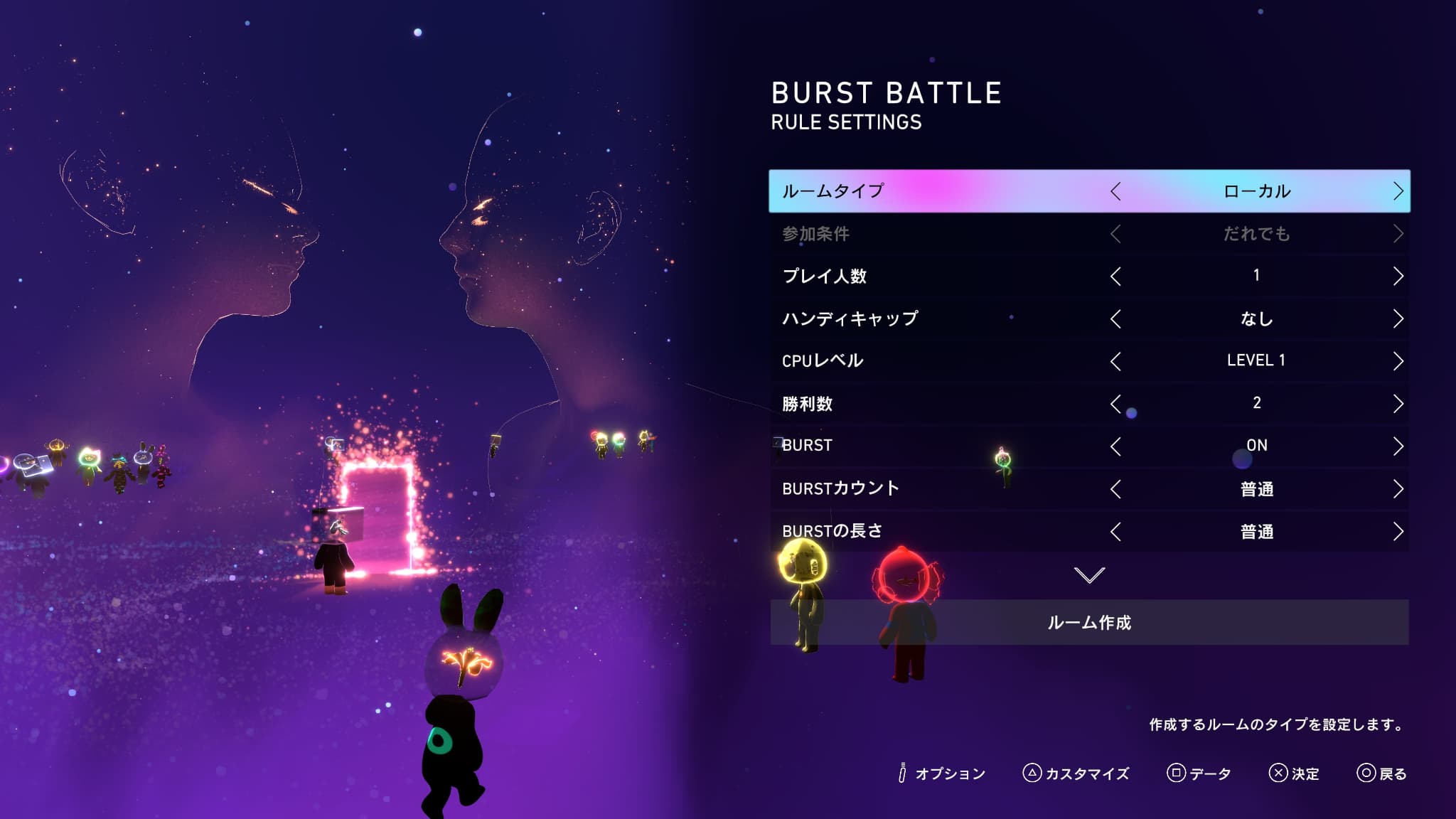Click left arrow on ルームタイプ
Image resolution: width=1456 pixels, height=819 pixels.
click(1115, 191)
